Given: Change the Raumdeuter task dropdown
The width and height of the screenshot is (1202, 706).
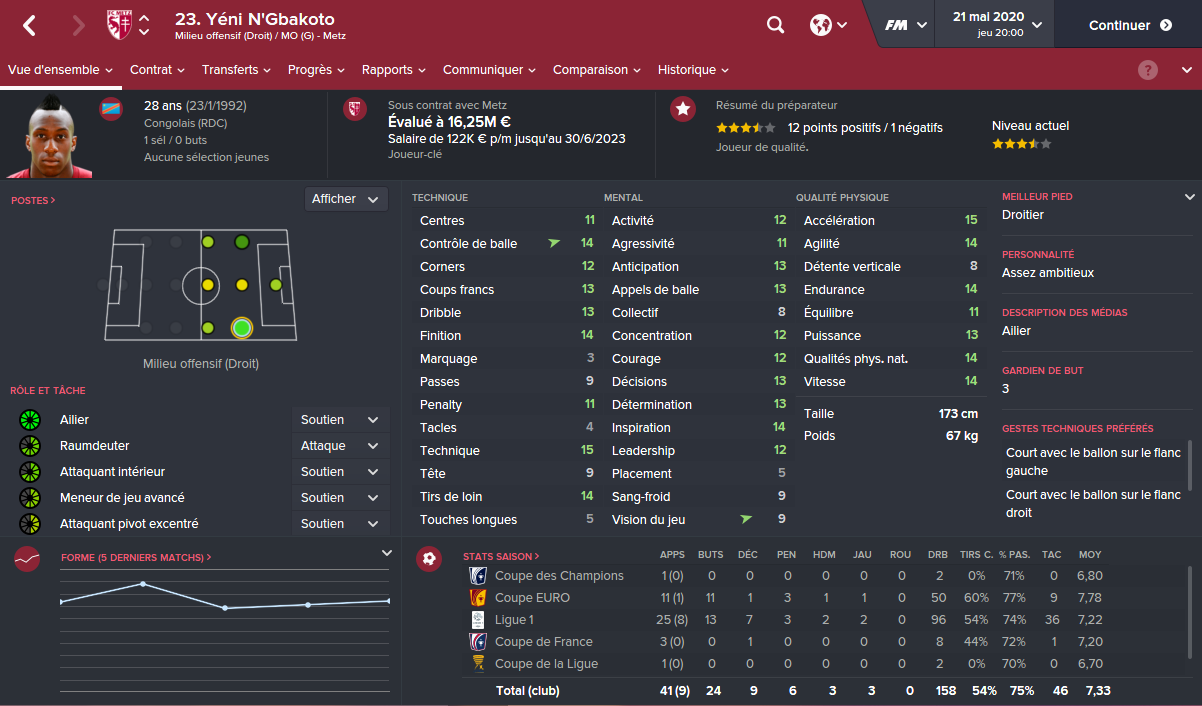Looking at the screenshot, I should [340, 446].
